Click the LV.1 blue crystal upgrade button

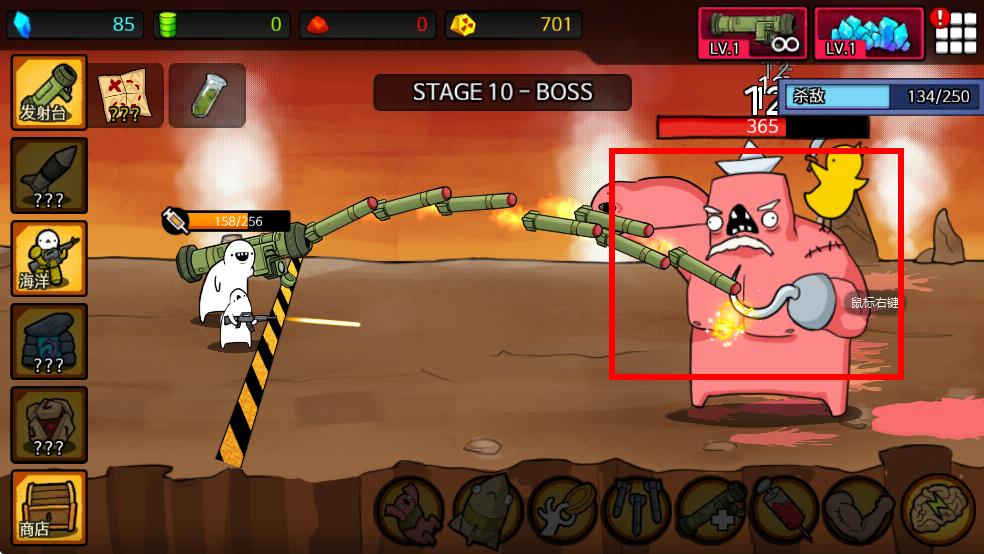868,33
